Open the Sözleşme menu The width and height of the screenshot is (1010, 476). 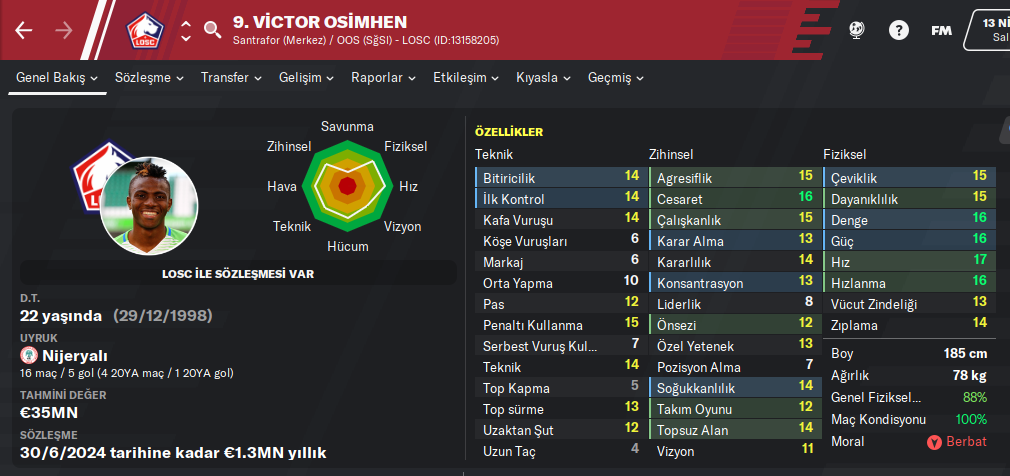150,77
